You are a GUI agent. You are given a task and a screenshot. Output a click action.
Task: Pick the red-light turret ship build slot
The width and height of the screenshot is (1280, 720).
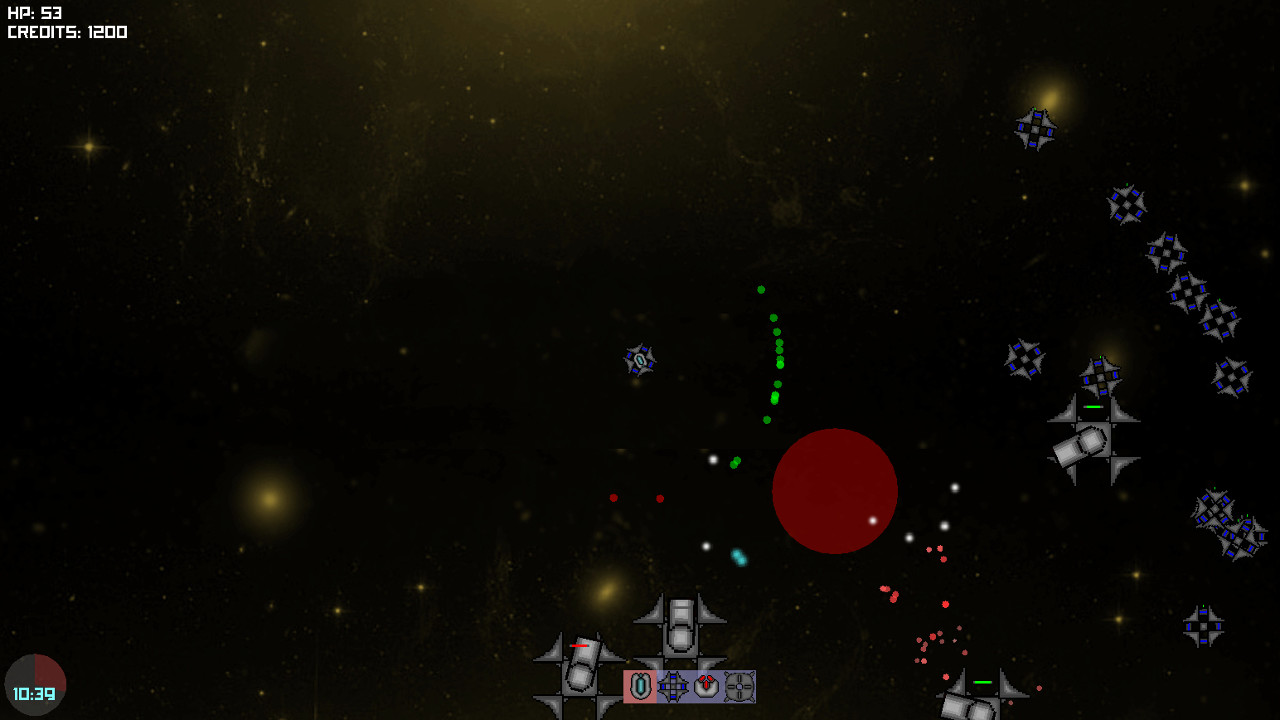[x=706, y=687]
